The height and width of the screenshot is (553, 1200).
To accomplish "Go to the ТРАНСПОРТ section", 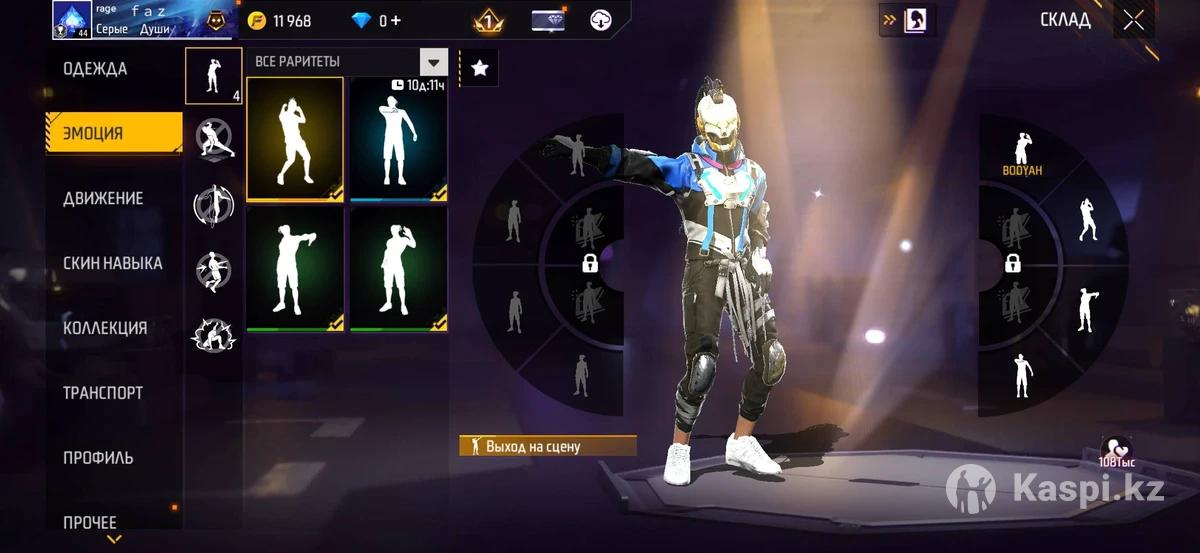I will click(x=103, y=393).
